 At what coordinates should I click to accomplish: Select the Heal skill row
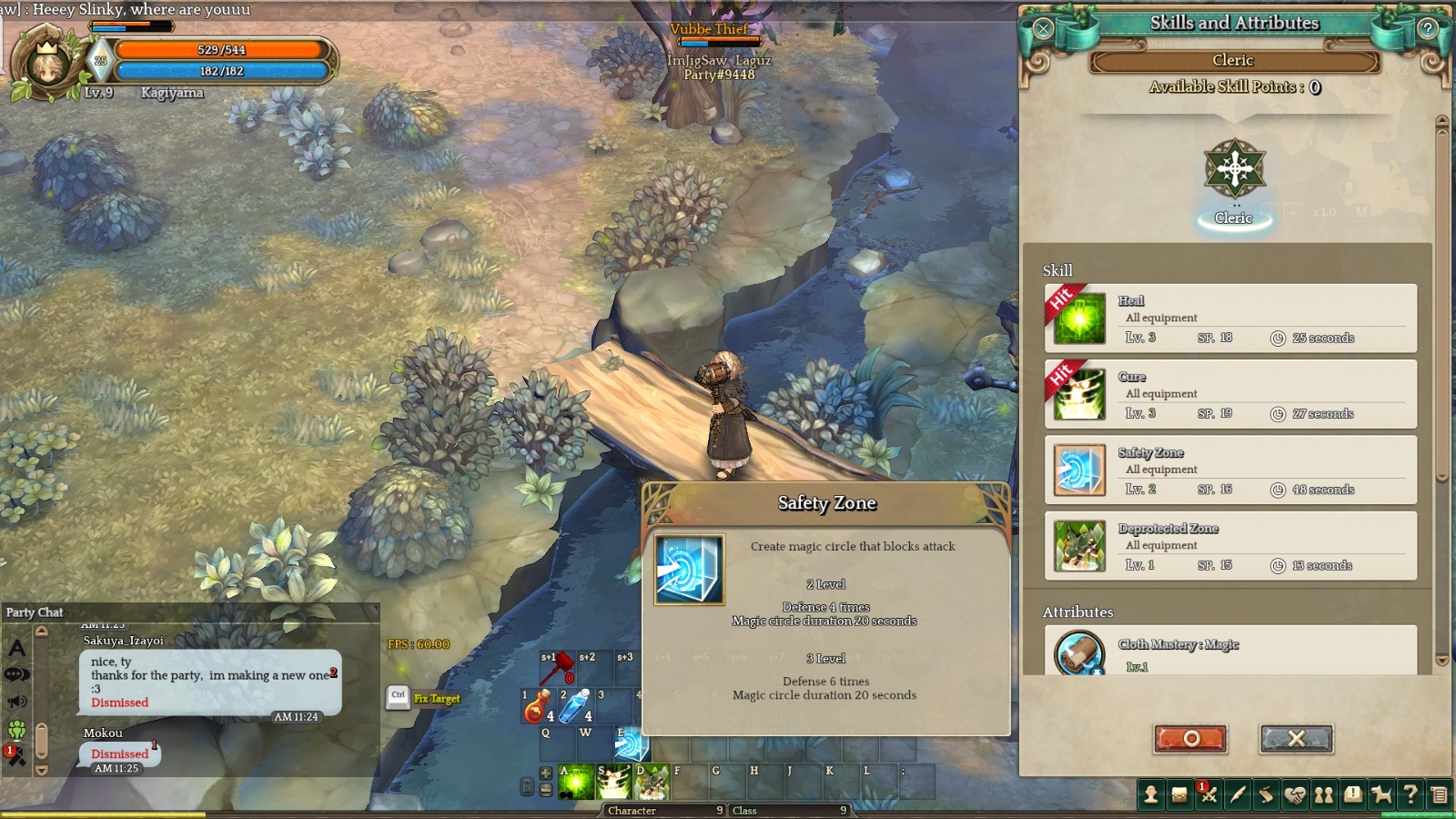pyautogui.click(x=1230, y=318)
